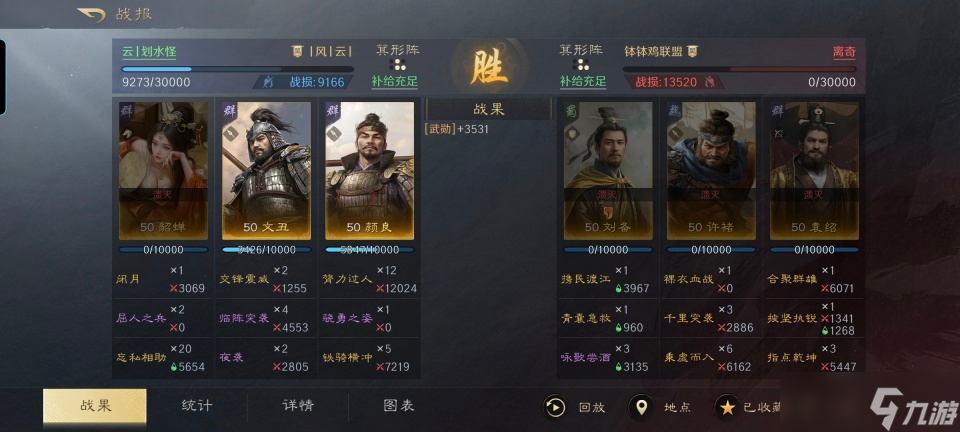Show the battle 地点 location
This screenshot has height=432, width=960.
coord(661,407)
